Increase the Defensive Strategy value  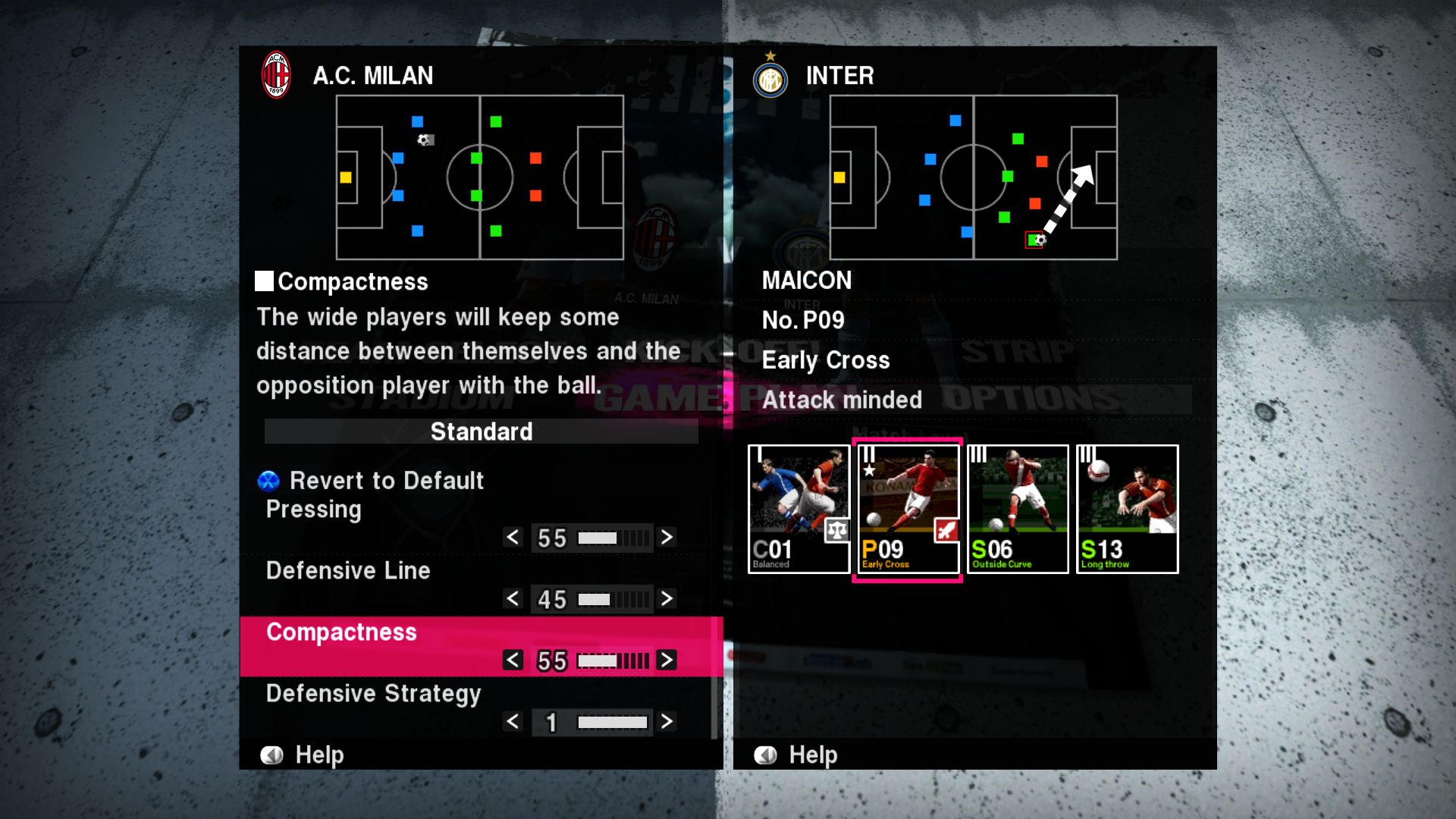667,722
